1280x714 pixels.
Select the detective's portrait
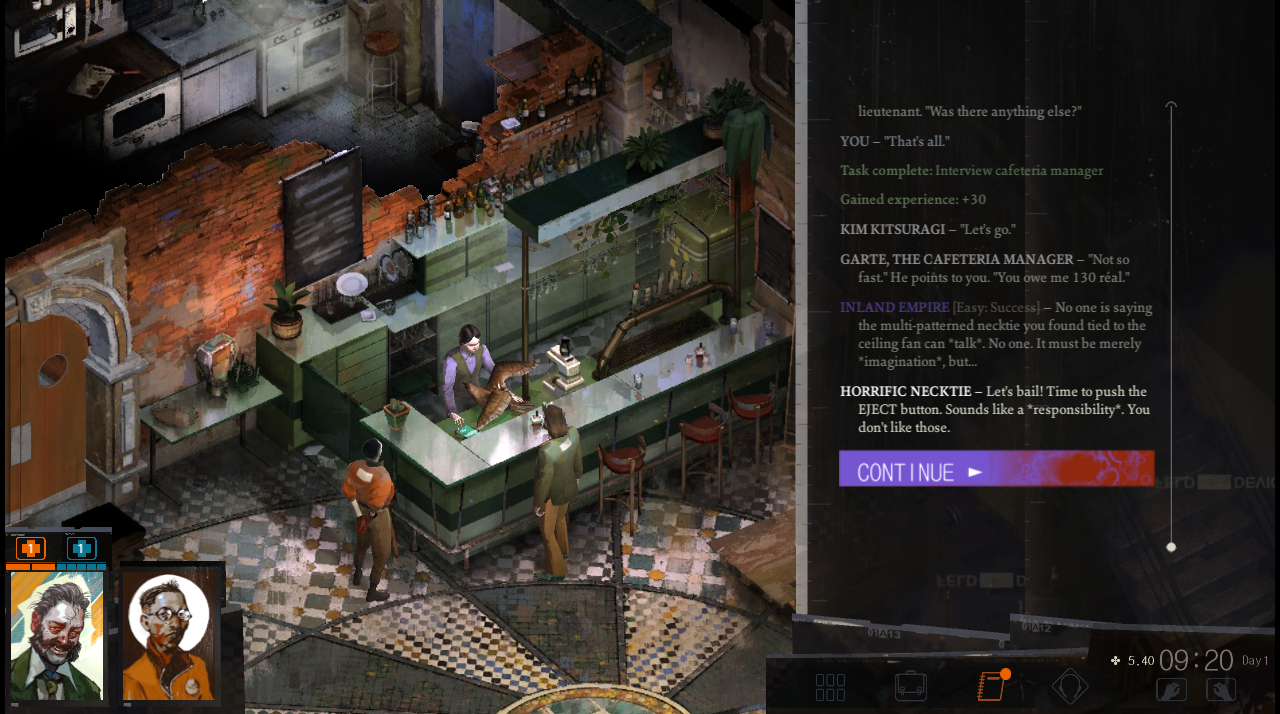point(56,636)
